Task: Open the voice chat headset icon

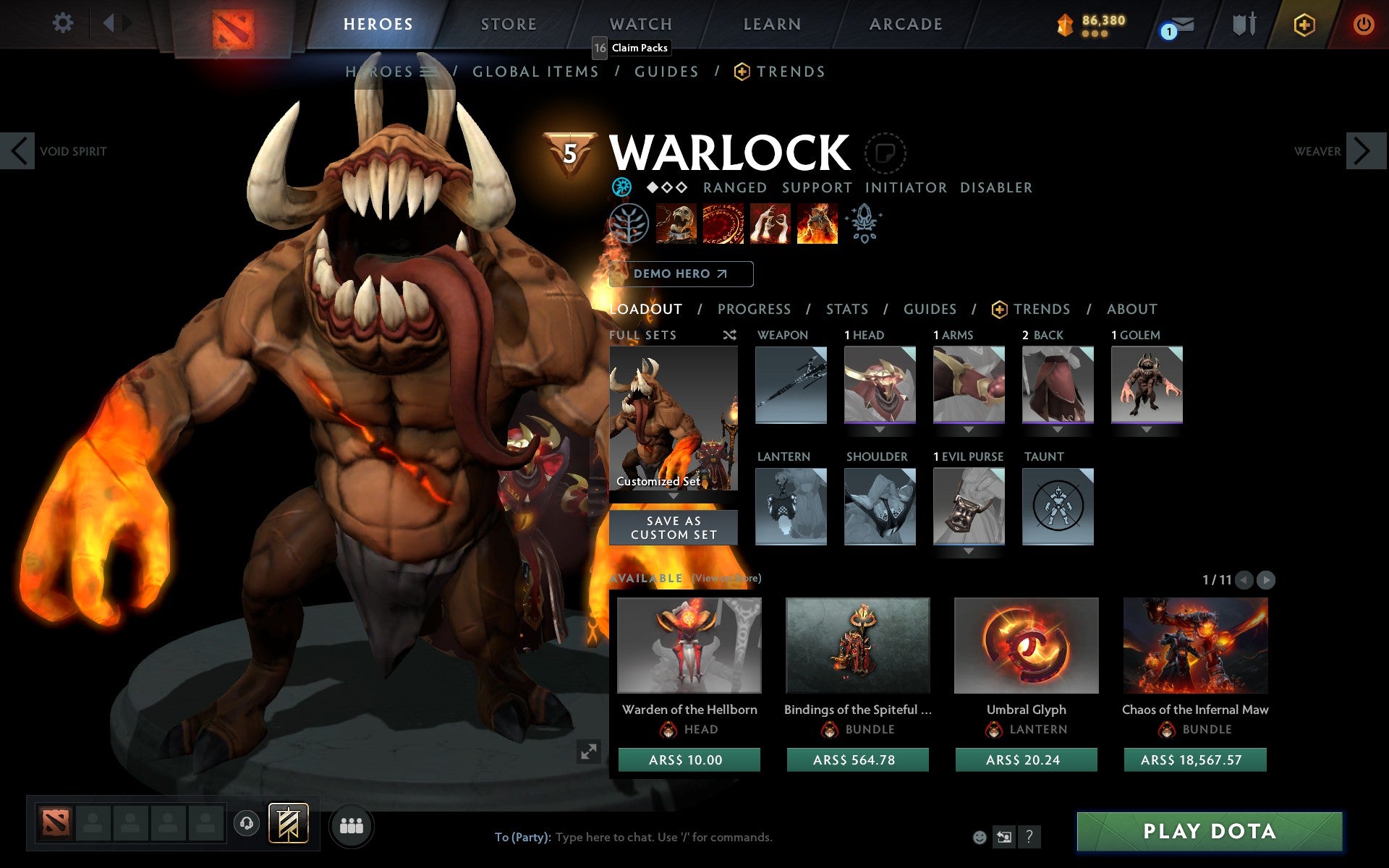Action: [247, 824]
